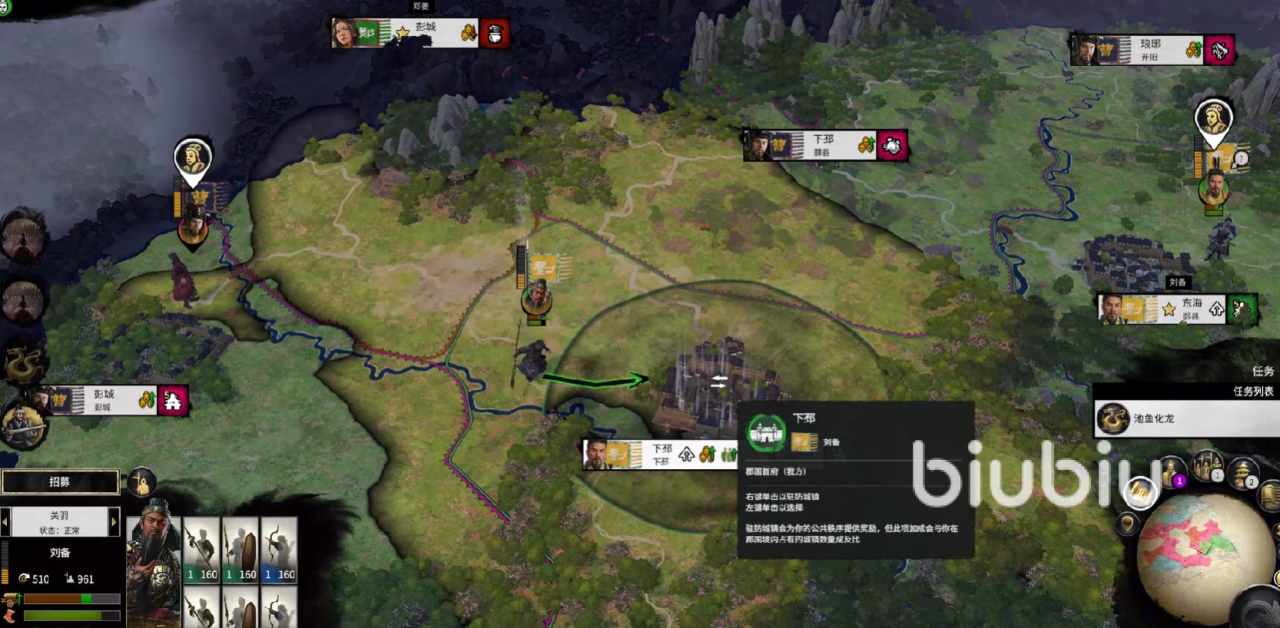Toggle the map pin marker button

(x=1128, y=522)
